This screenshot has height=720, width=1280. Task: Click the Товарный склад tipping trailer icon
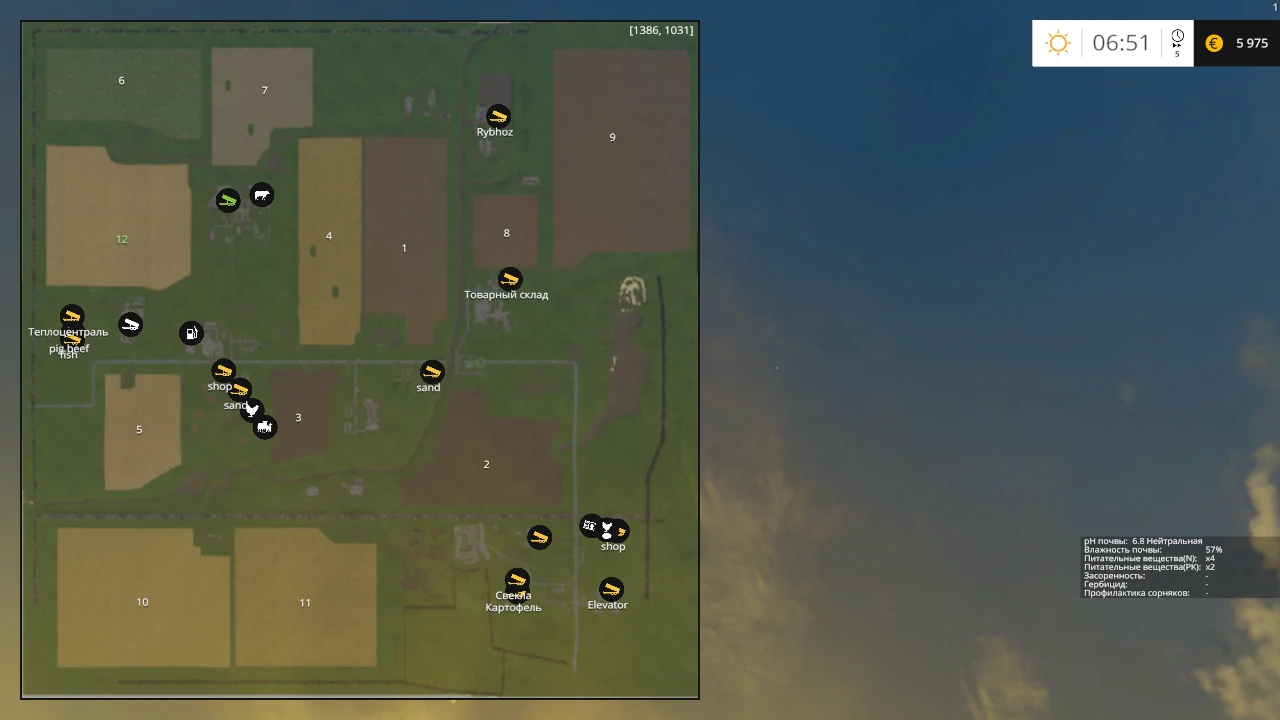510,279
